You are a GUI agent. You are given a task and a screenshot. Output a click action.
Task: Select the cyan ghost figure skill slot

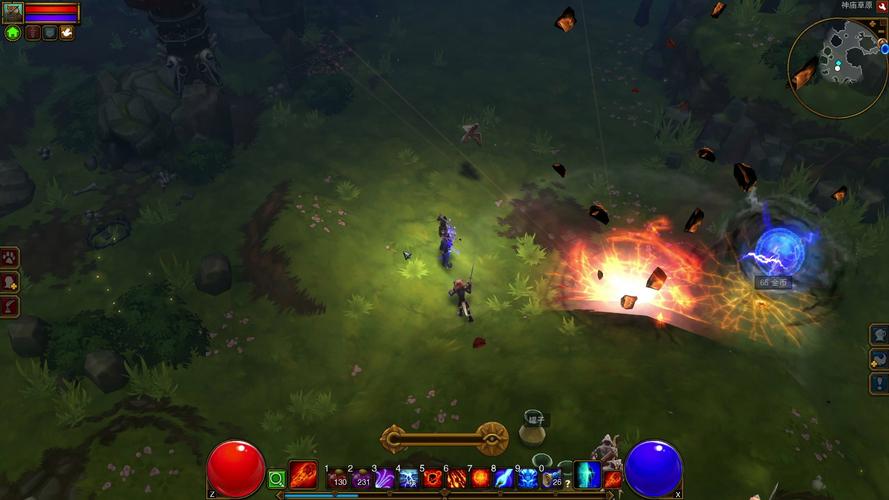(x=587, y=474)
